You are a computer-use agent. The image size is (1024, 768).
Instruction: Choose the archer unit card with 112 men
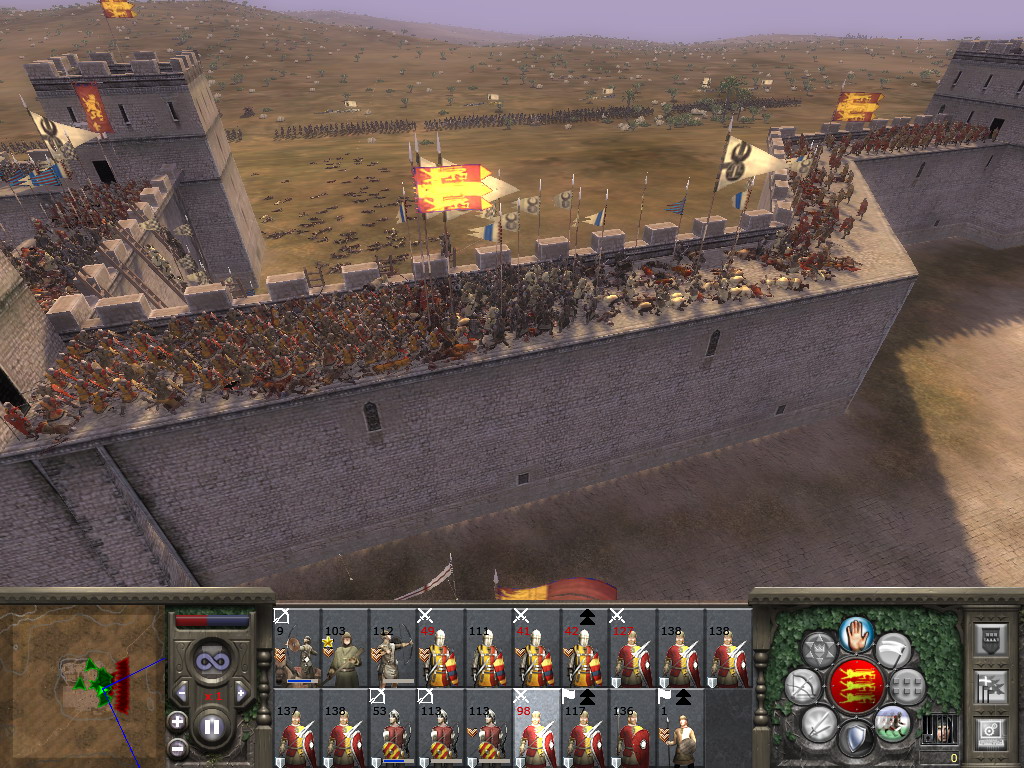click(x=392, y=648)
